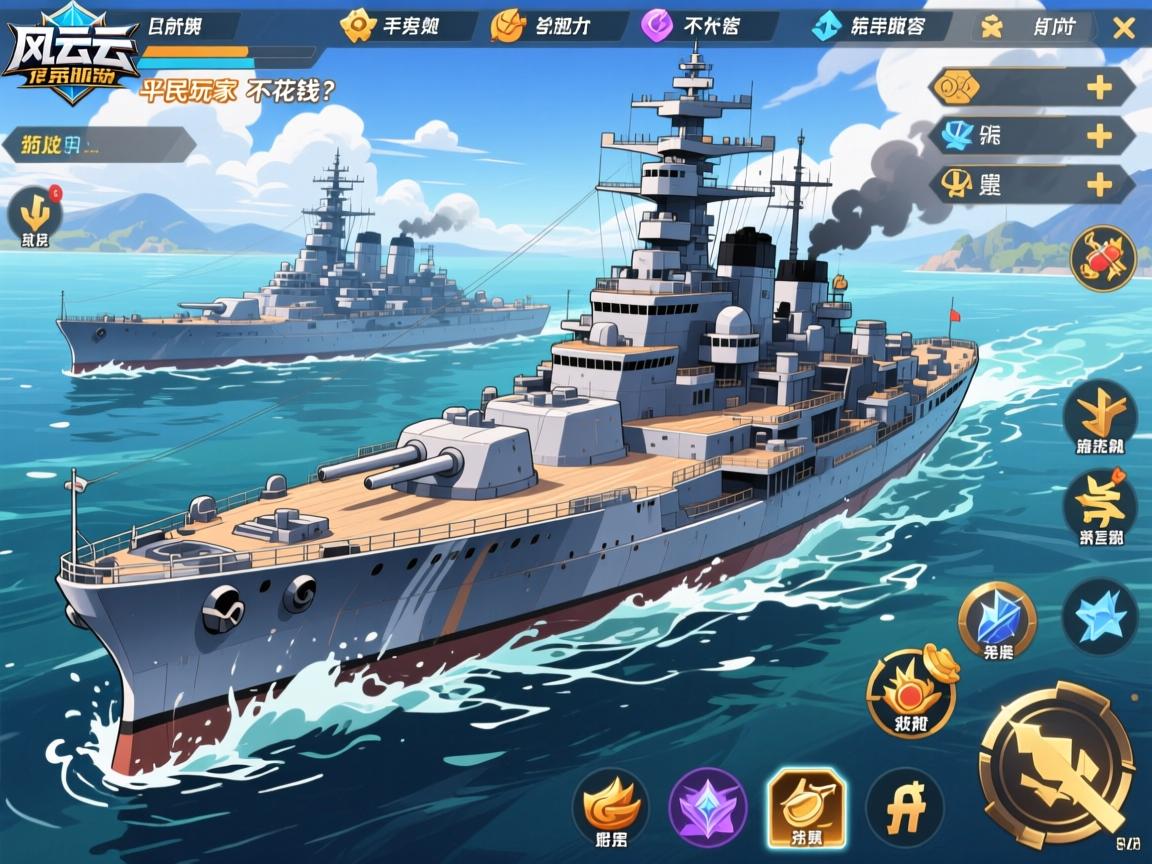This screenshot has height=864, width=1152.
Task: Select the purple star crystal skill
Action: point(708,806)
